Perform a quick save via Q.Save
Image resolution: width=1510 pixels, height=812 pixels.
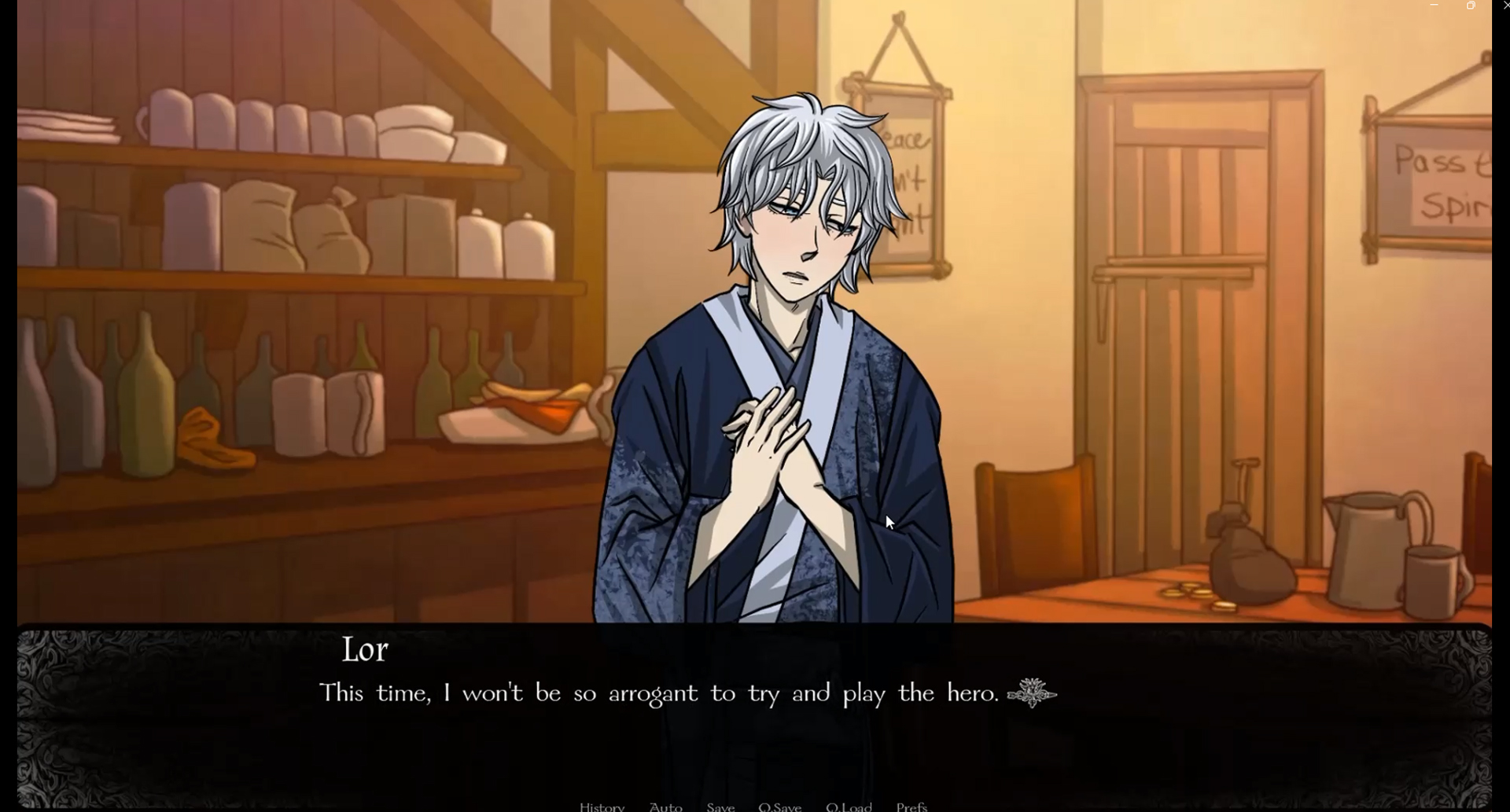(779, 806)
